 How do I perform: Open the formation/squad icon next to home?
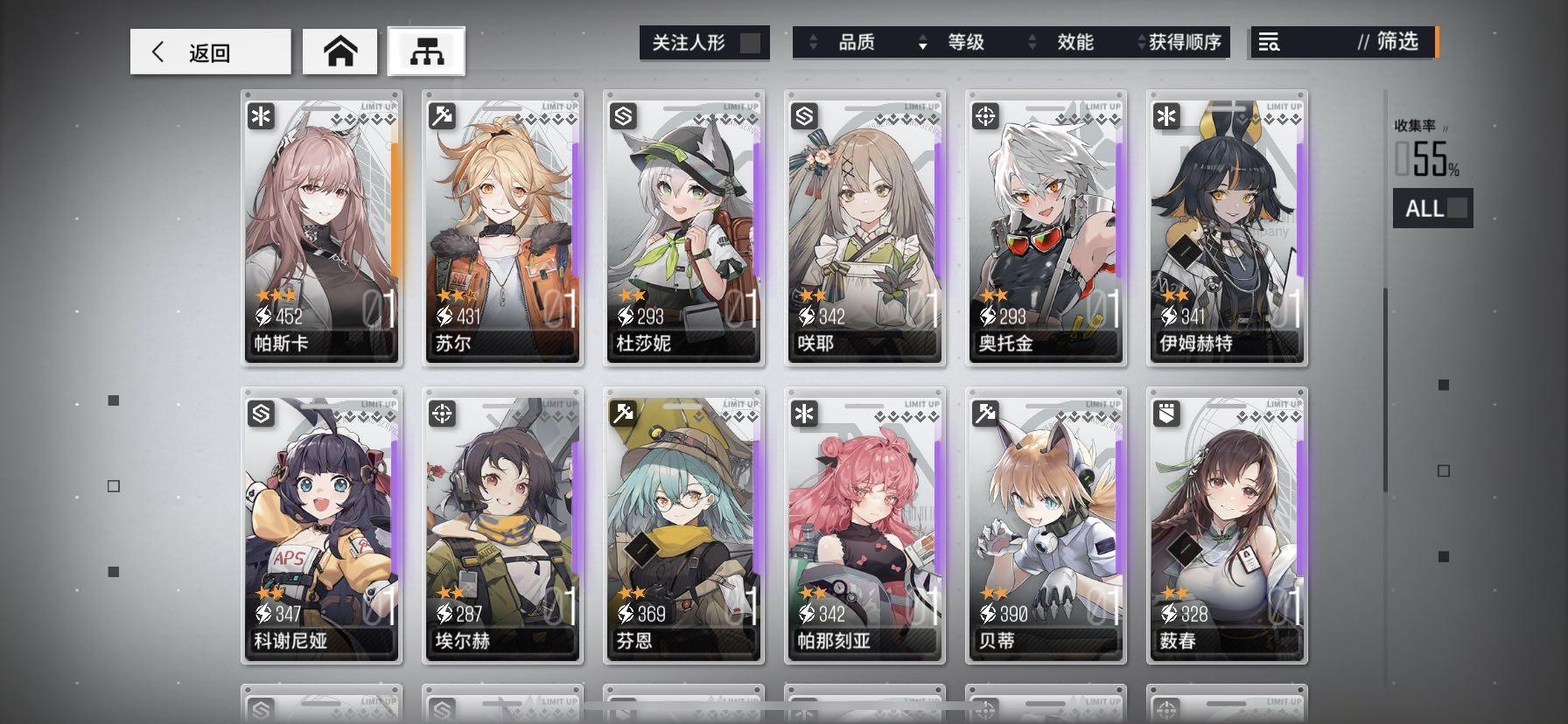pos(426,51)
